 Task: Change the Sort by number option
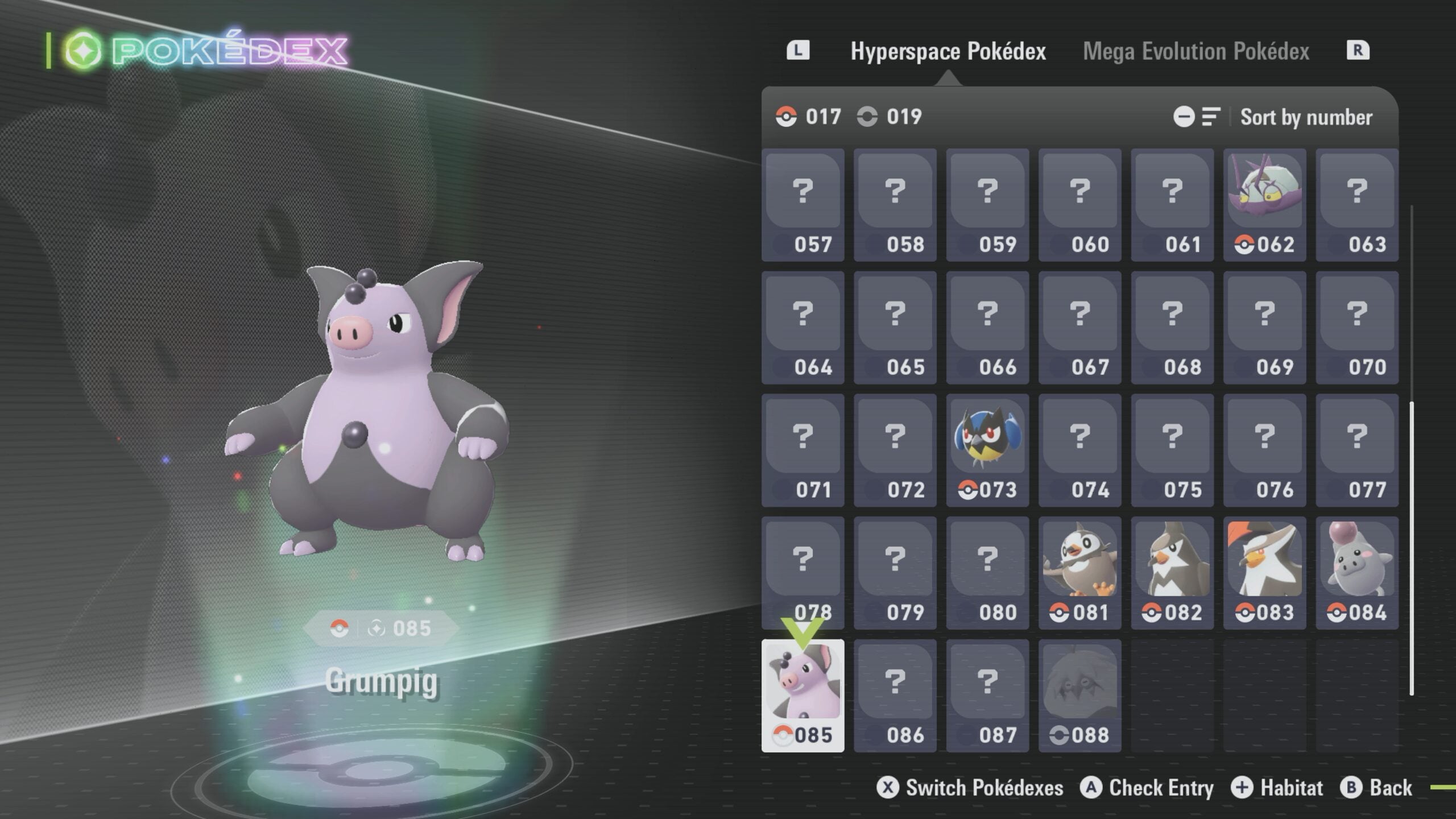pos(1306,117)
